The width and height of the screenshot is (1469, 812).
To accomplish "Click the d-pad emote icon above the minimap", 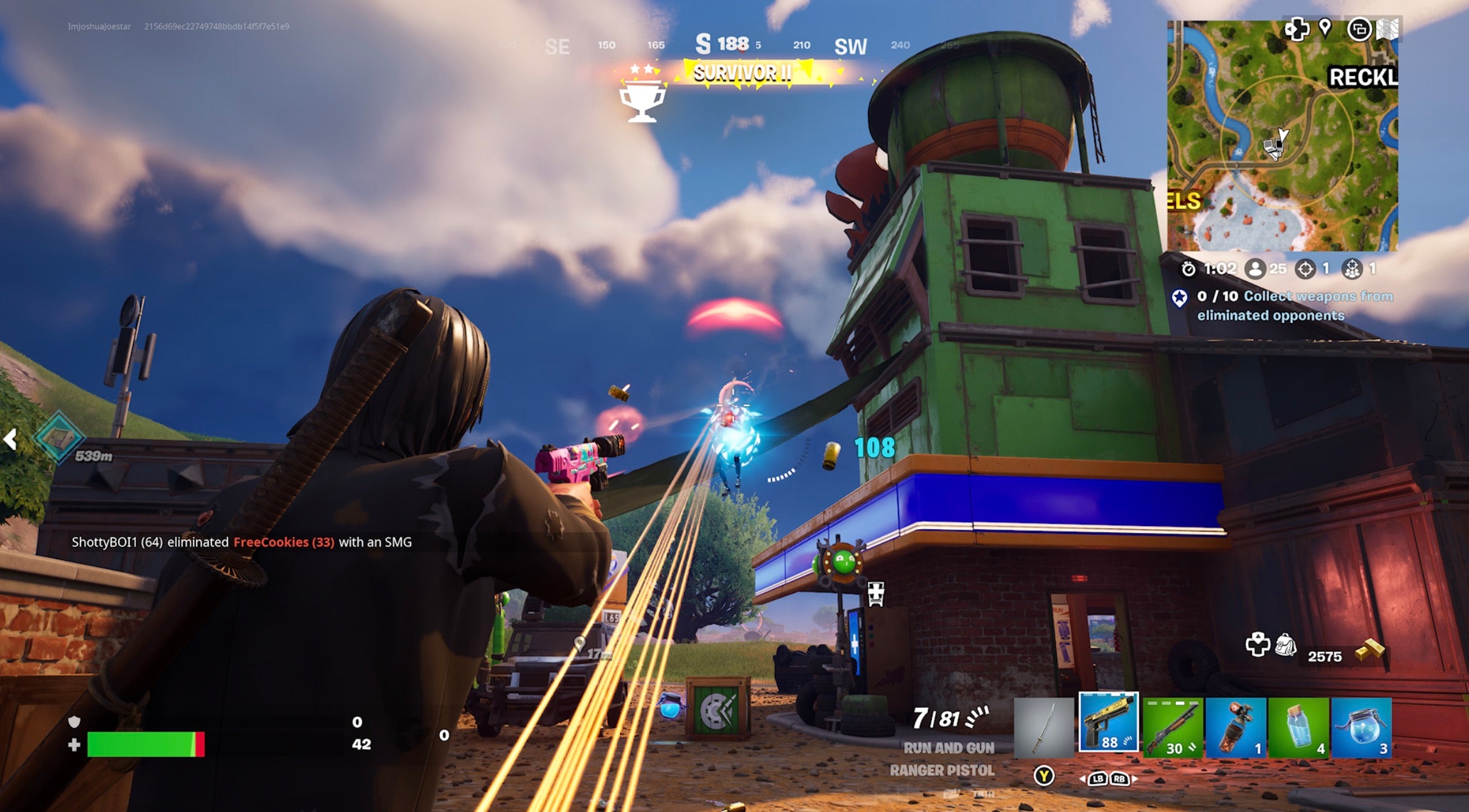I will click(1298, 29).
